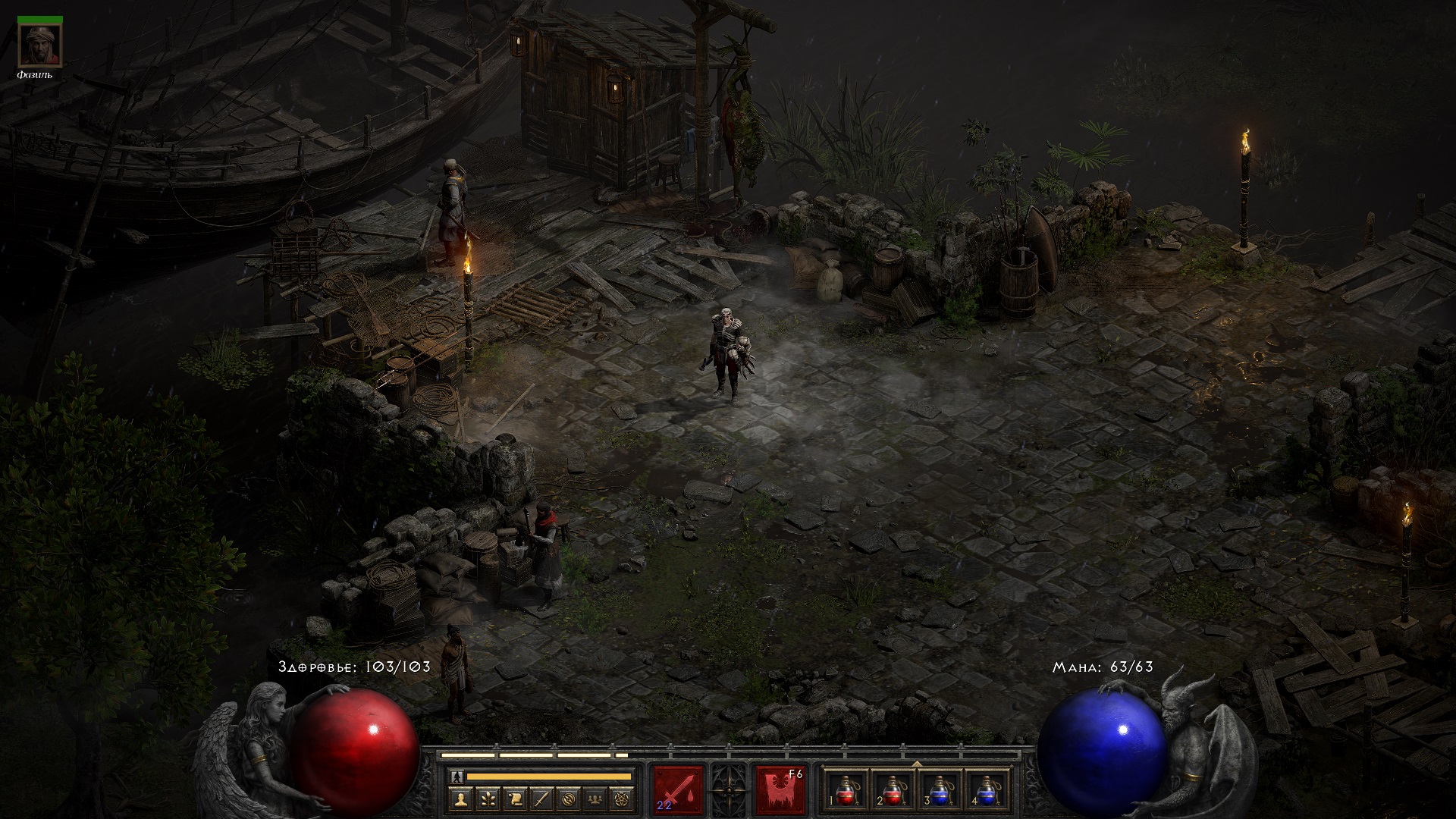Viewport: 1456px width, 819px height.
Task: Use the blue mana potion in belt slot 3
Action: (940, 789)
